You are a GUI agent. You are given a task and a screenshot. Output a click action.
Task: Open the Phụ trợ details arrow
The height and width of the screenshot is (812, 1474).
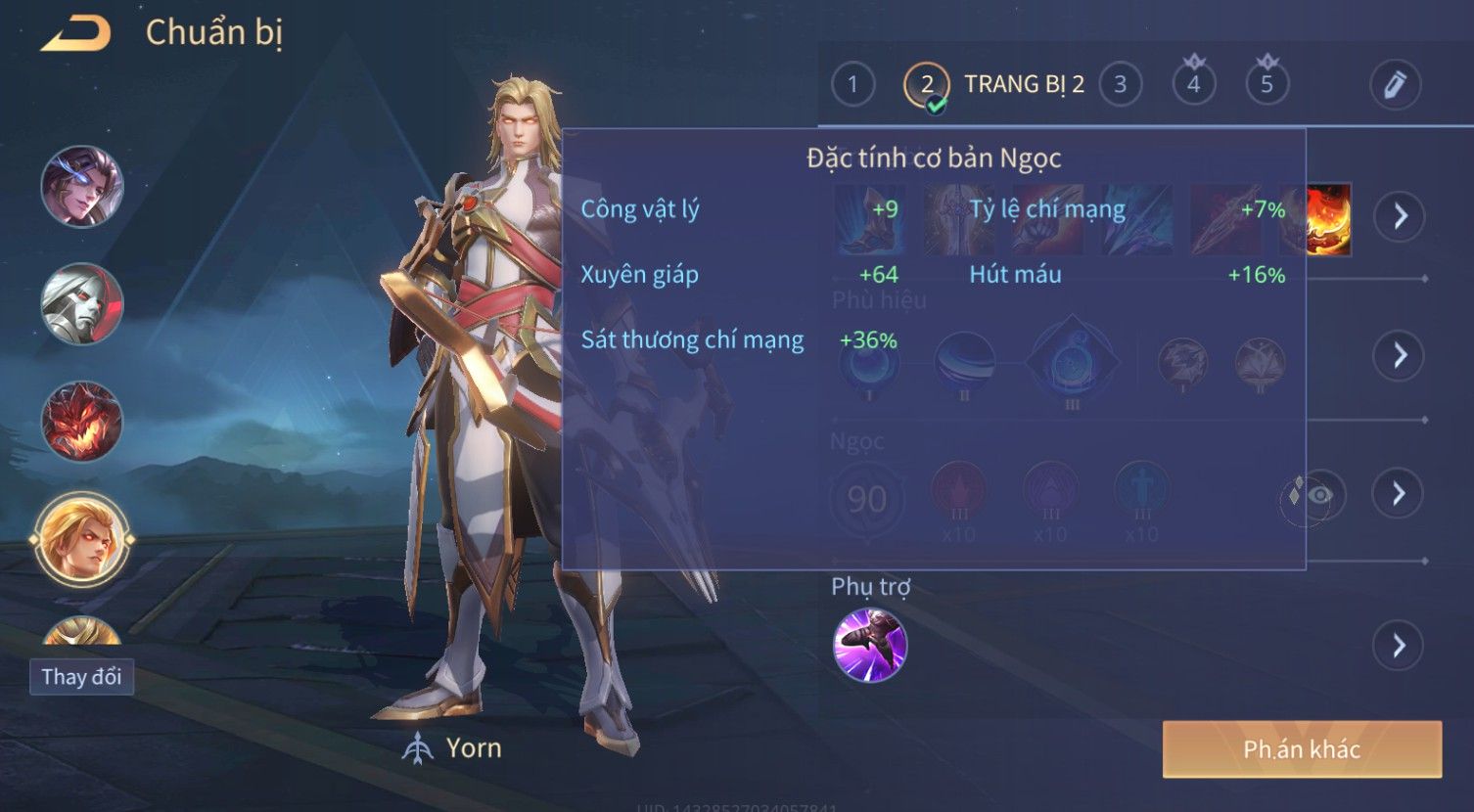pos(1400,646)
